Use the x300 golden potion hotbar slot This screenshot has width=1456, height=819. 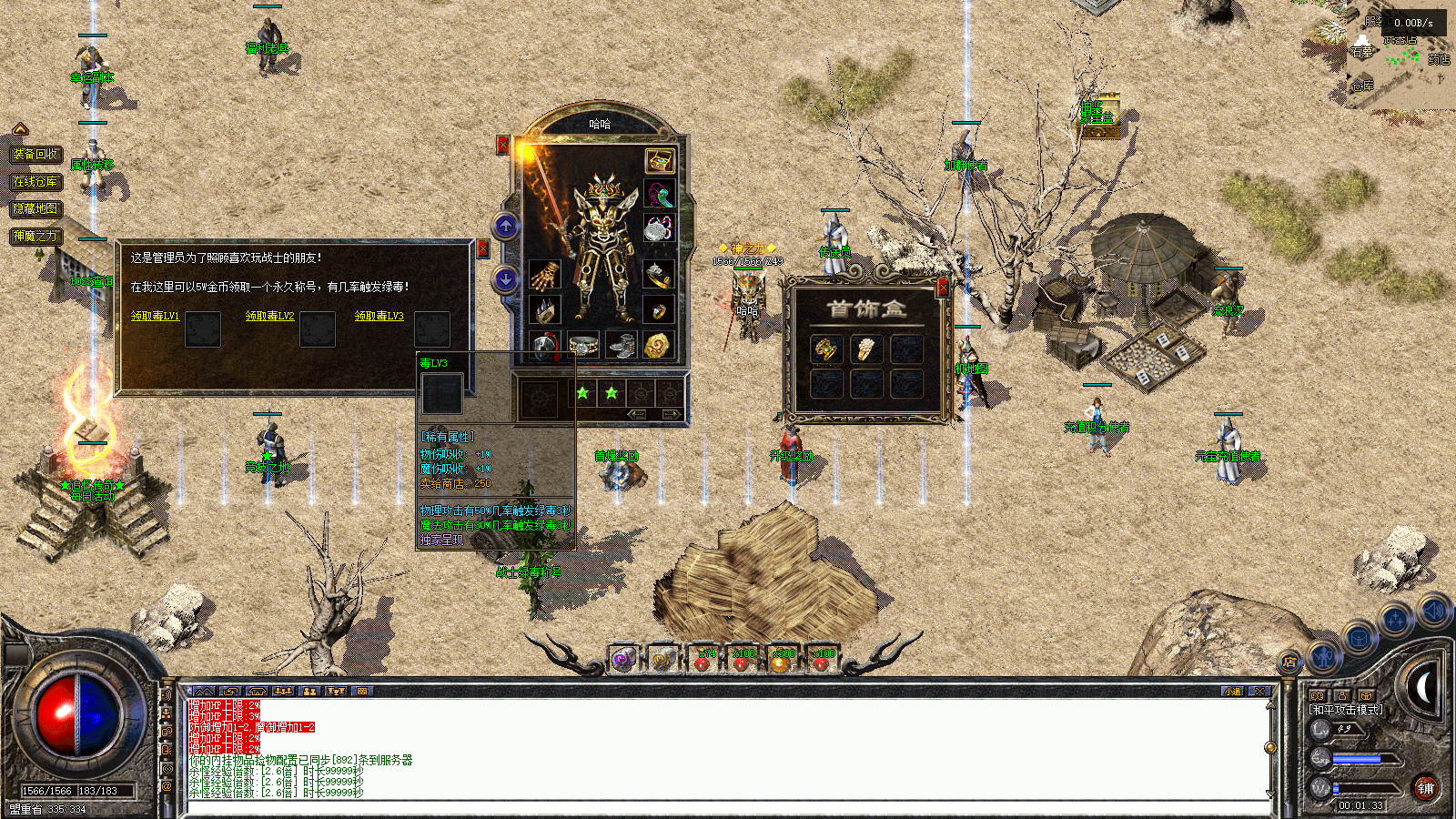pos(782,661)
